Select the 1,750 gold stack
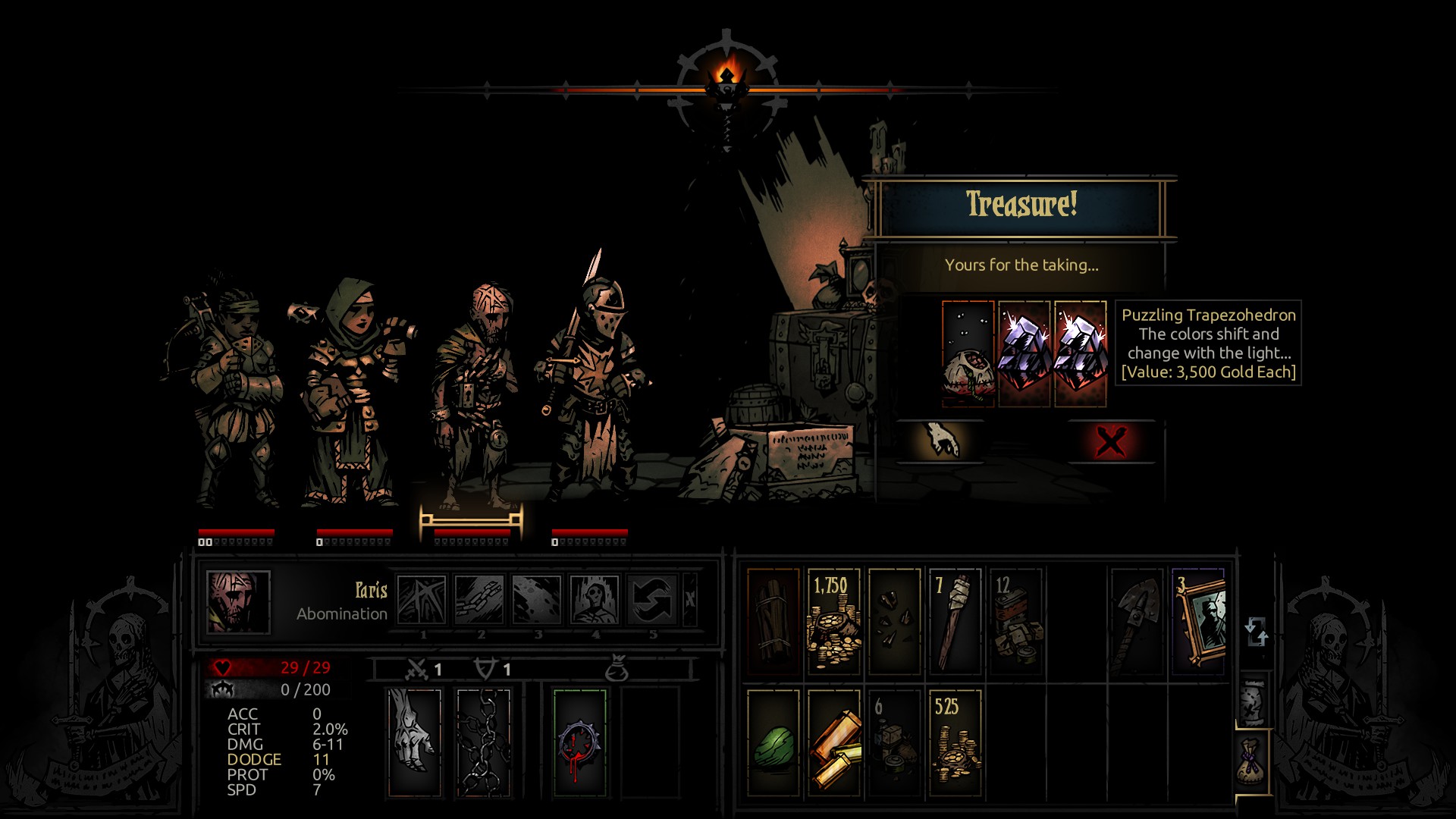 tap(833, 621)
